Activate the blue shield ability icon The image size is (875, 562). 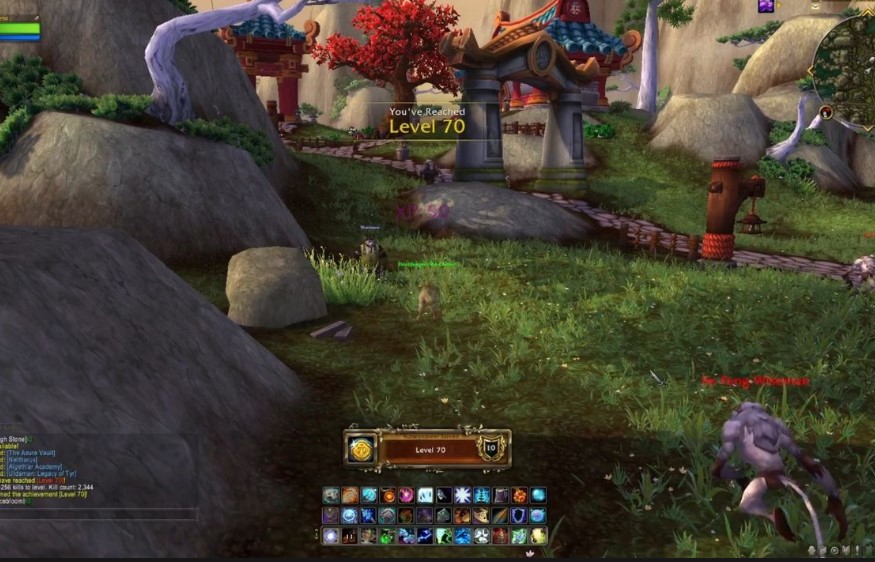(x=519, y=516)
